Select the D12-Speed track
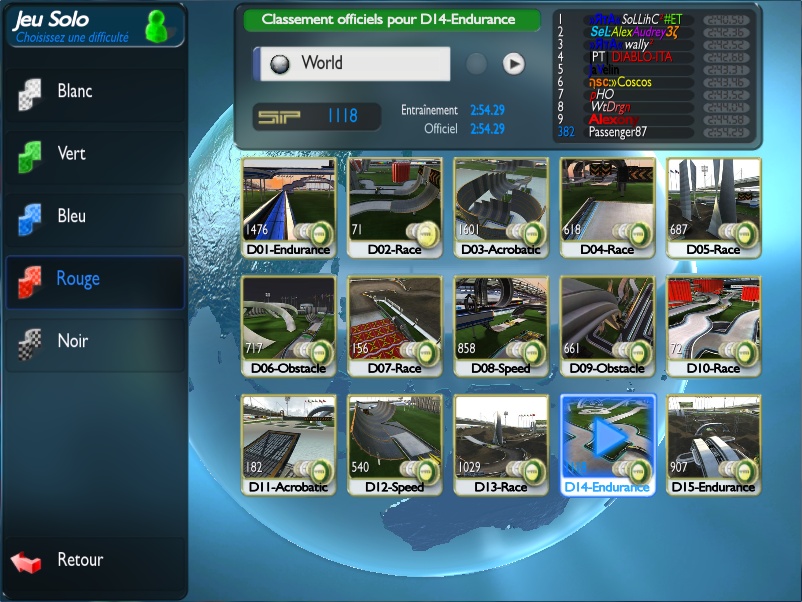 click(x=396, y=443)
